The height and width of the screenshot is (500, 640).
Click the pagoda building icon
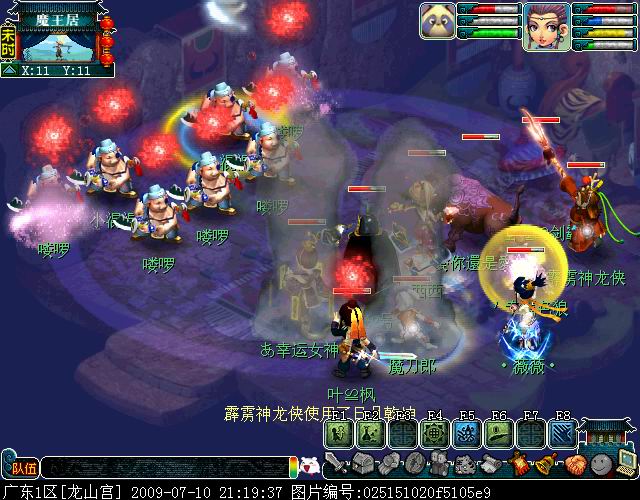(608, 430)
